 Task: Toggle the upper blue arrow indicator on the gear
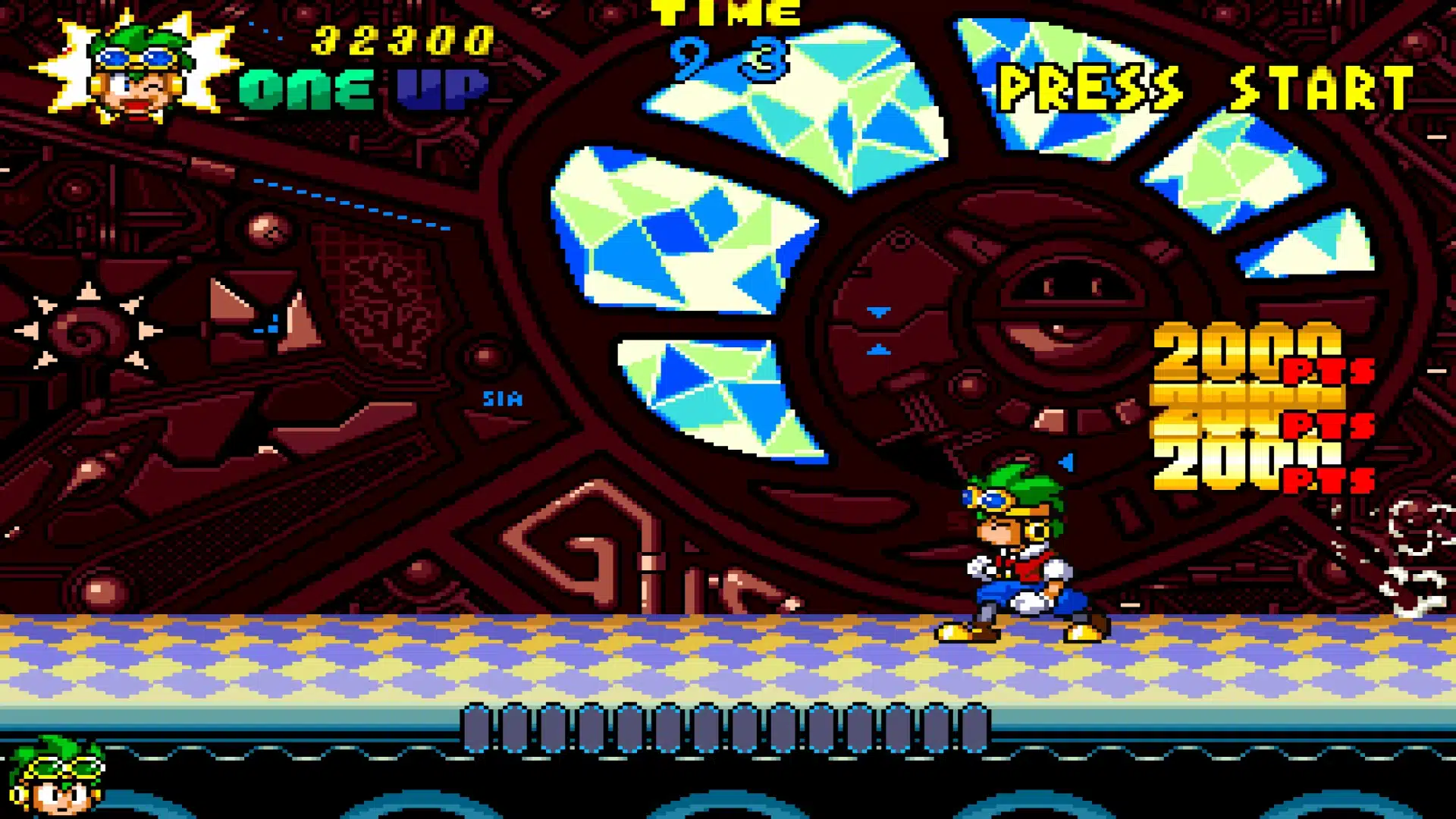tap(880, 311)
